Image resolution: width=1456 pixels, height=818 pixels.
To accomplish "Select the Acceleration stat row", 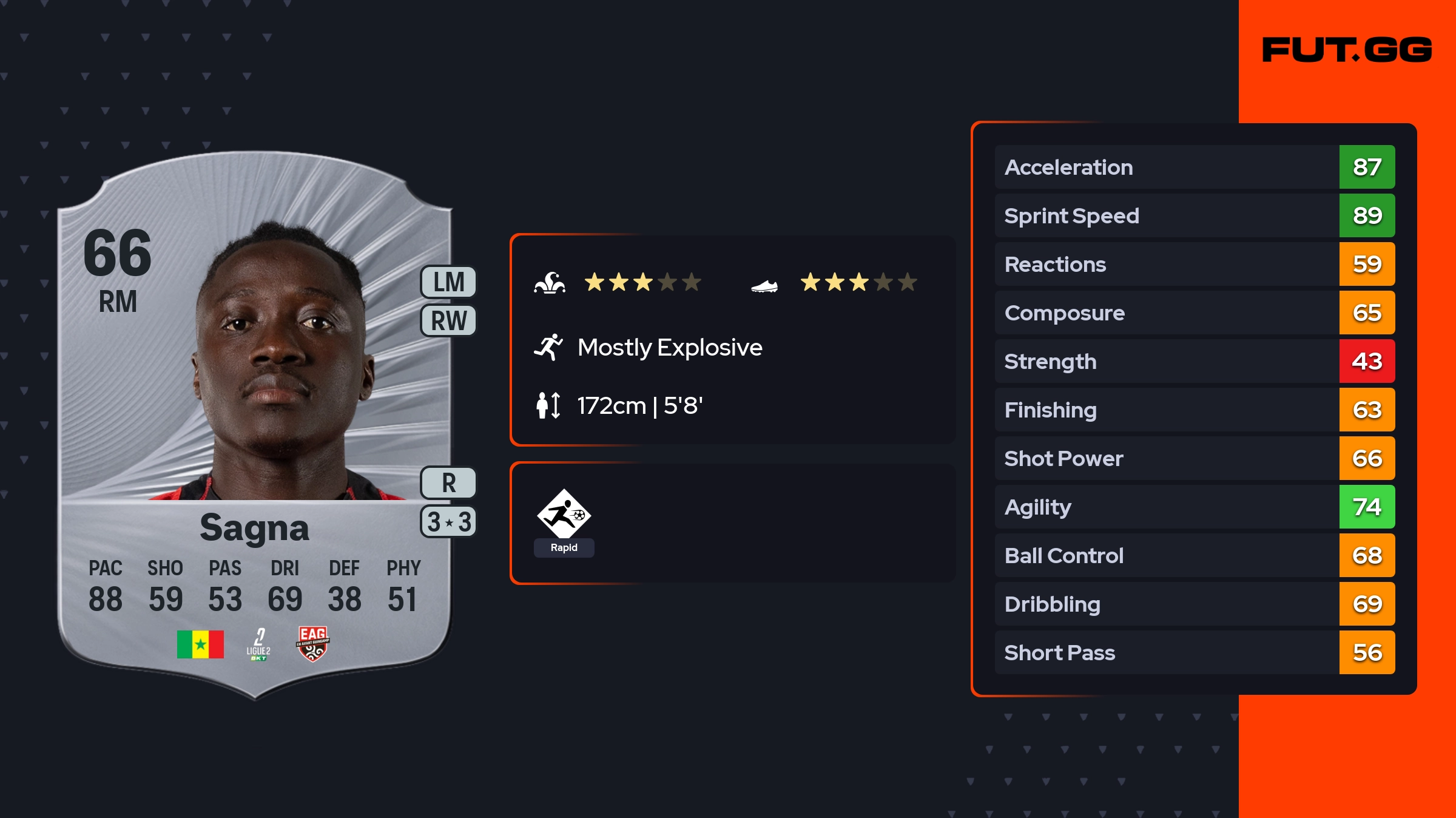I will [x=1194, y=167].
